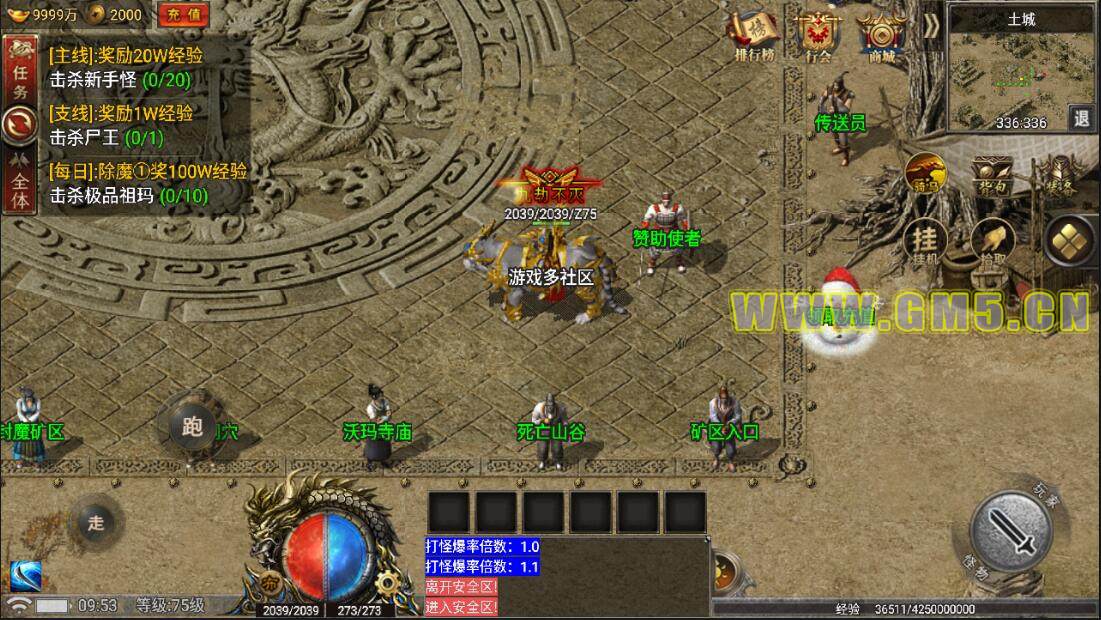Collapse the top icon row with double arrows
Viewport: 1101px width, 620px height.
click(931, 26)
